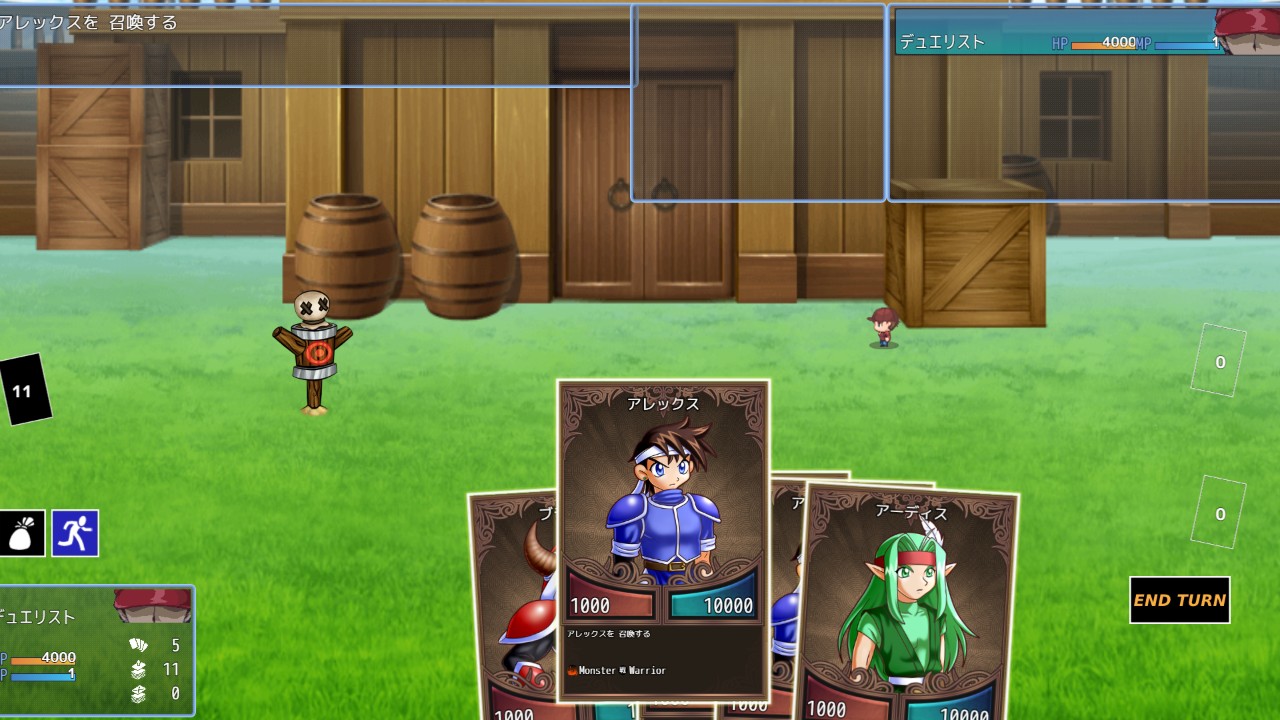Viewport: 1280px width, 720px height.
Task: Open the item bag icon
Action: click(x=22, y=534)
